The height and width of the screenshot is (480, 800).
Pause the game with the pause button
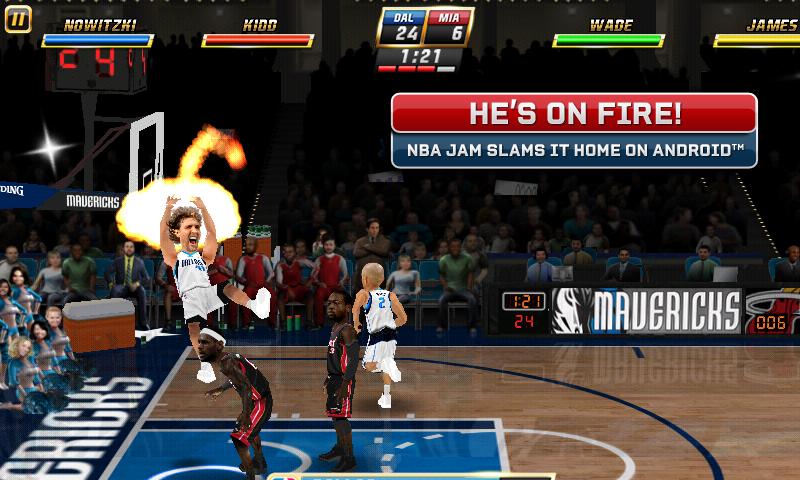click(x=18, y=18)
